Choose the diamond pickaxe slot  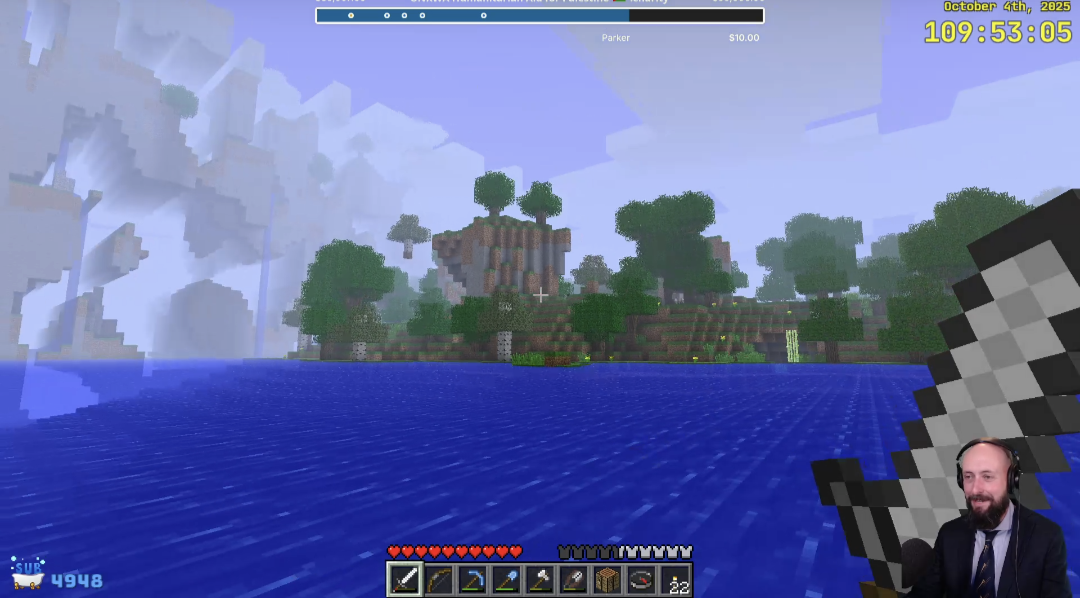pyautogui.click(x=473, y=580)
